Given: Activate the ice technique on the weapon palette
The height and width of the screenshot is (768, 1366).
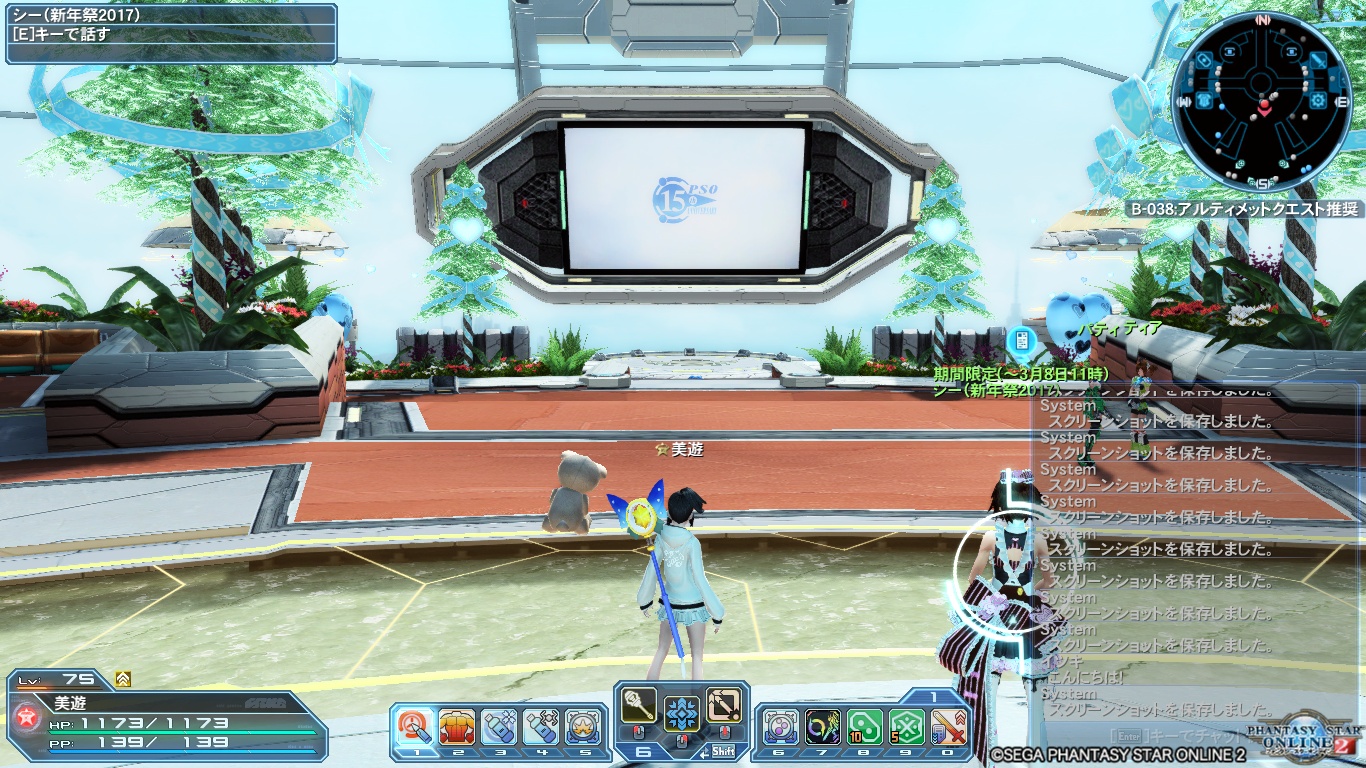Looking at the screenshot, I should pos(683,715).
